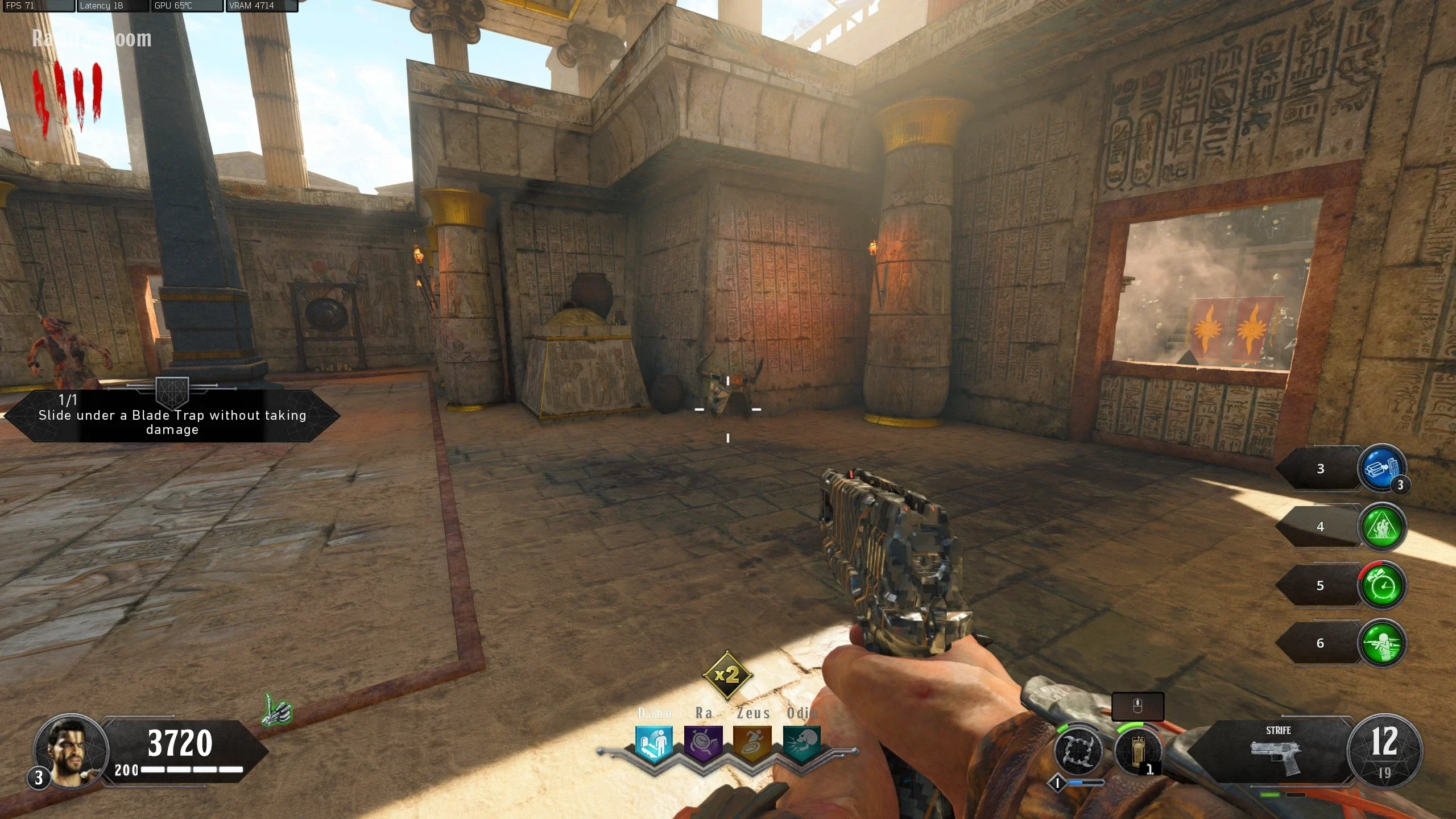This screenshot has width=1456, height=819.
Task: Click the Strife pistol weapon panel
Action: coord(1277,752)
